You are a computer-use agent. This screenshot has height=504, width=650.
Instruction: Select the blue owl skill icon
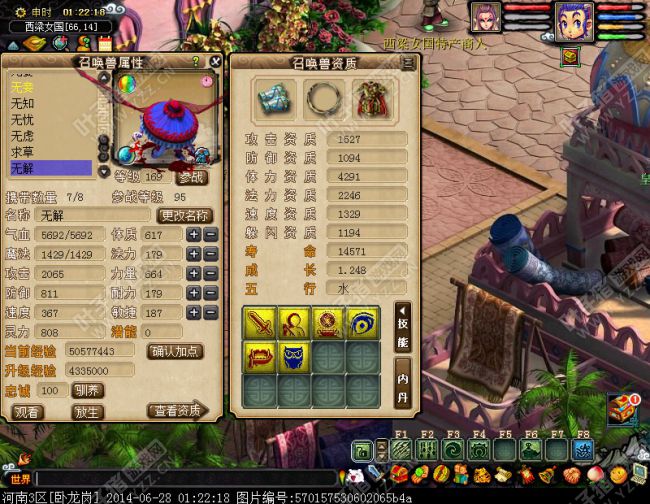(x=292, y=355)
